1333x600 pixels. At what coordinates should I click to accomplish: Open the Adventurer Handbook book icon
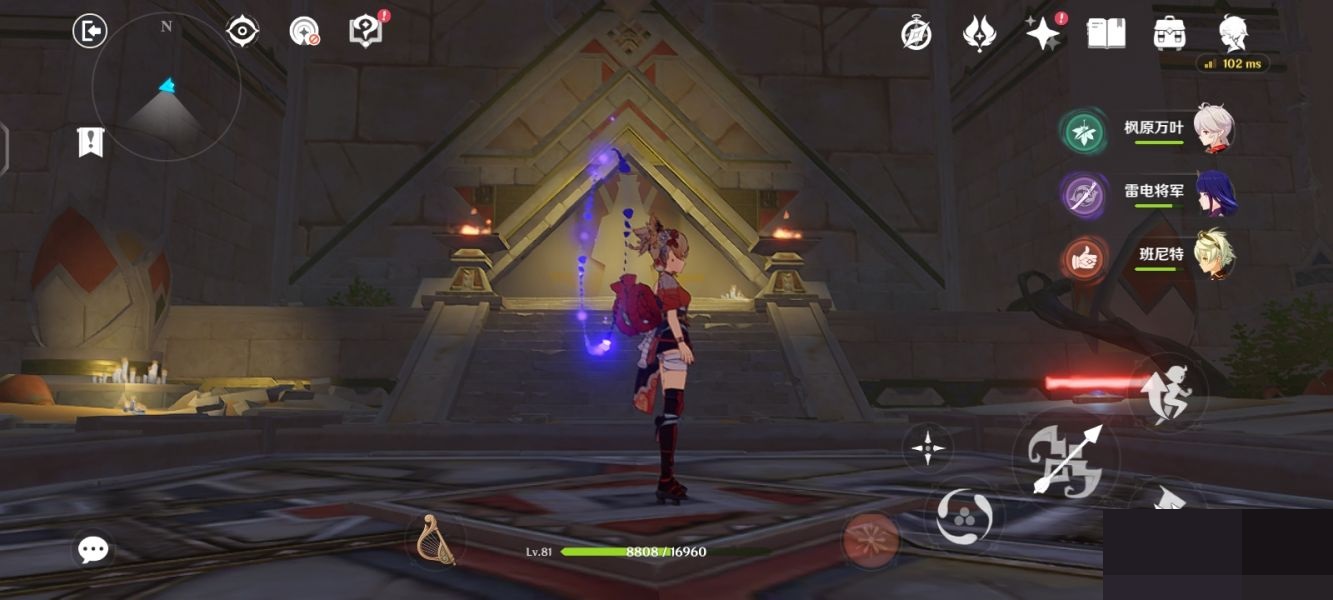coord(1106,33)
